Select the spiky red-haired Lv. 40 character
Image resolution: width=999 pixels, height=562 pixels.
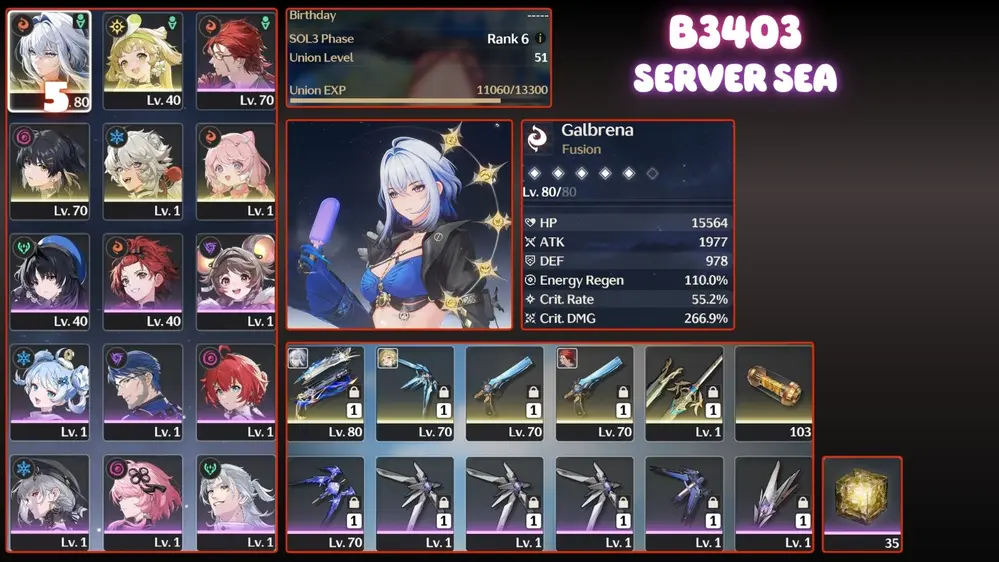point(143,282)
